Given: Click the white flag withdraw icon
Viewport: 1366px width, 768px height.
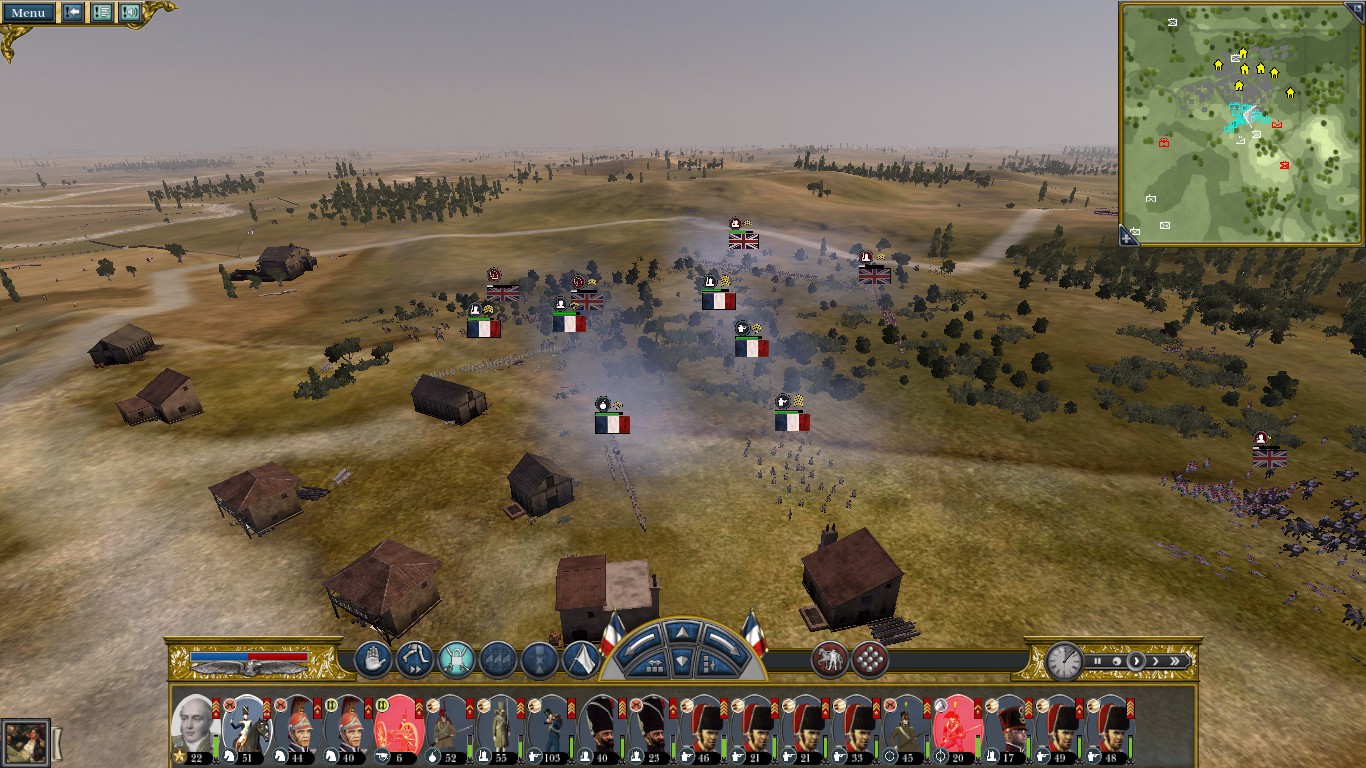Looking at the screenshot, I should click(581, 660).
